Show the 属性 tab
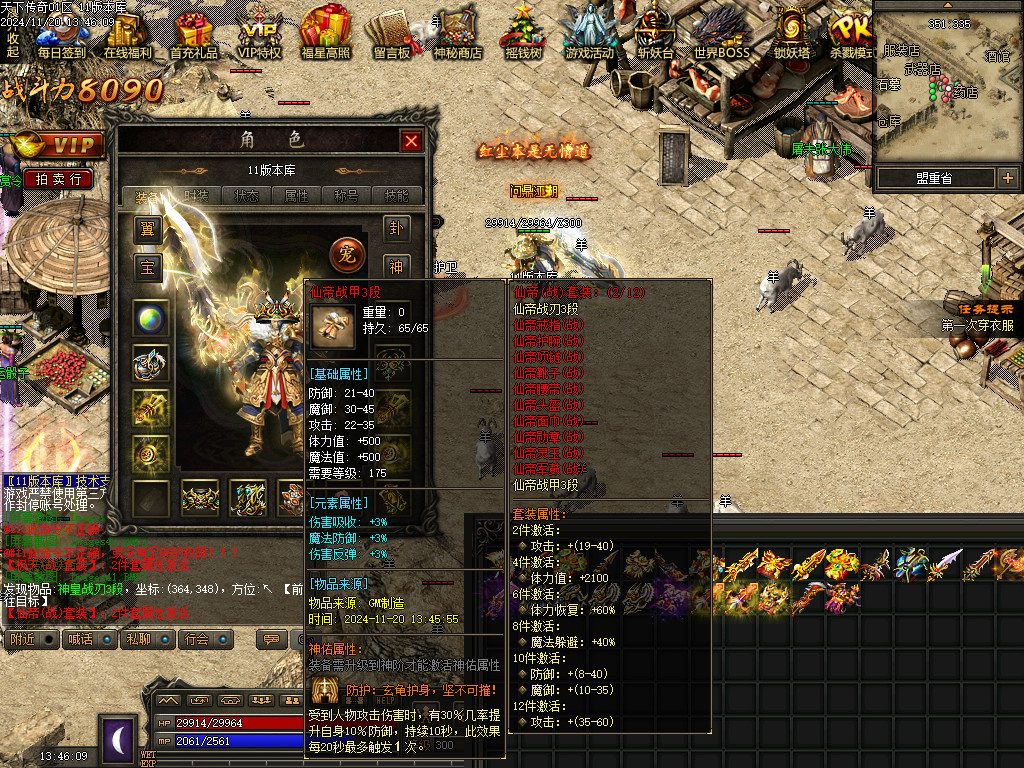The height and width of the screenshot is (768, 1024). pyautogui.click(x=296, y=196)
